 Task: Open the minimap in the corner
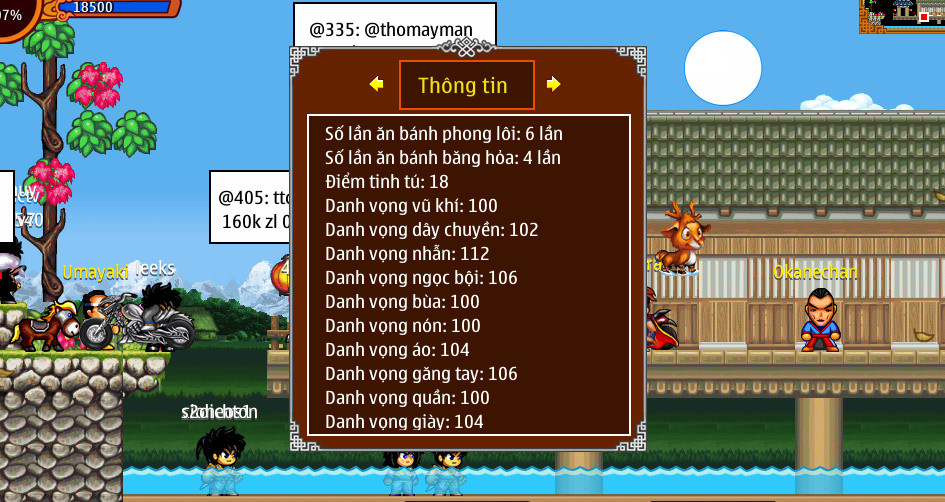tap(901, 16)
